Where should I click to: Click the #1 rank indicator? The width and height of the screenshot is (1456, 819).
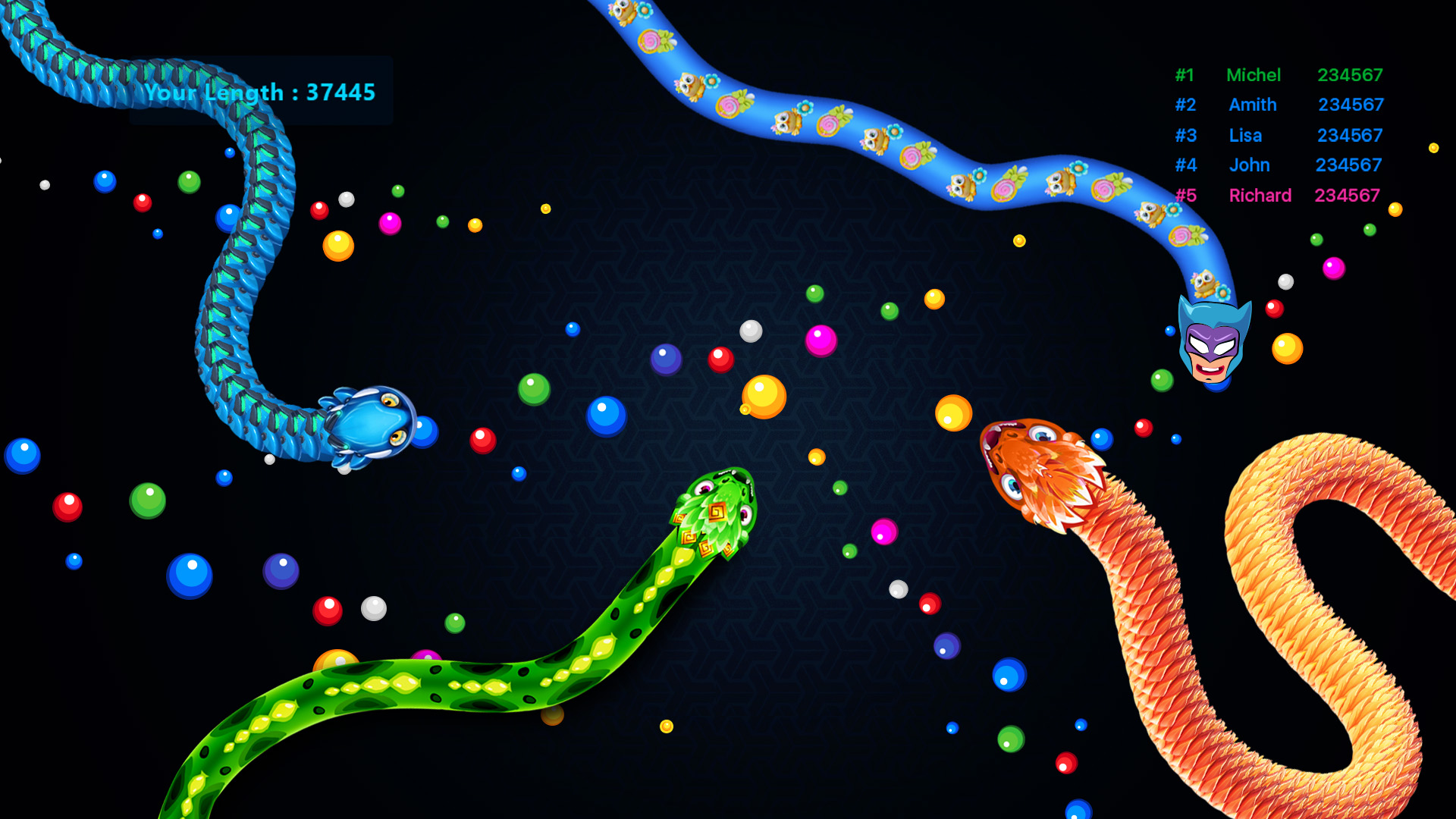tap(1185, 75)
